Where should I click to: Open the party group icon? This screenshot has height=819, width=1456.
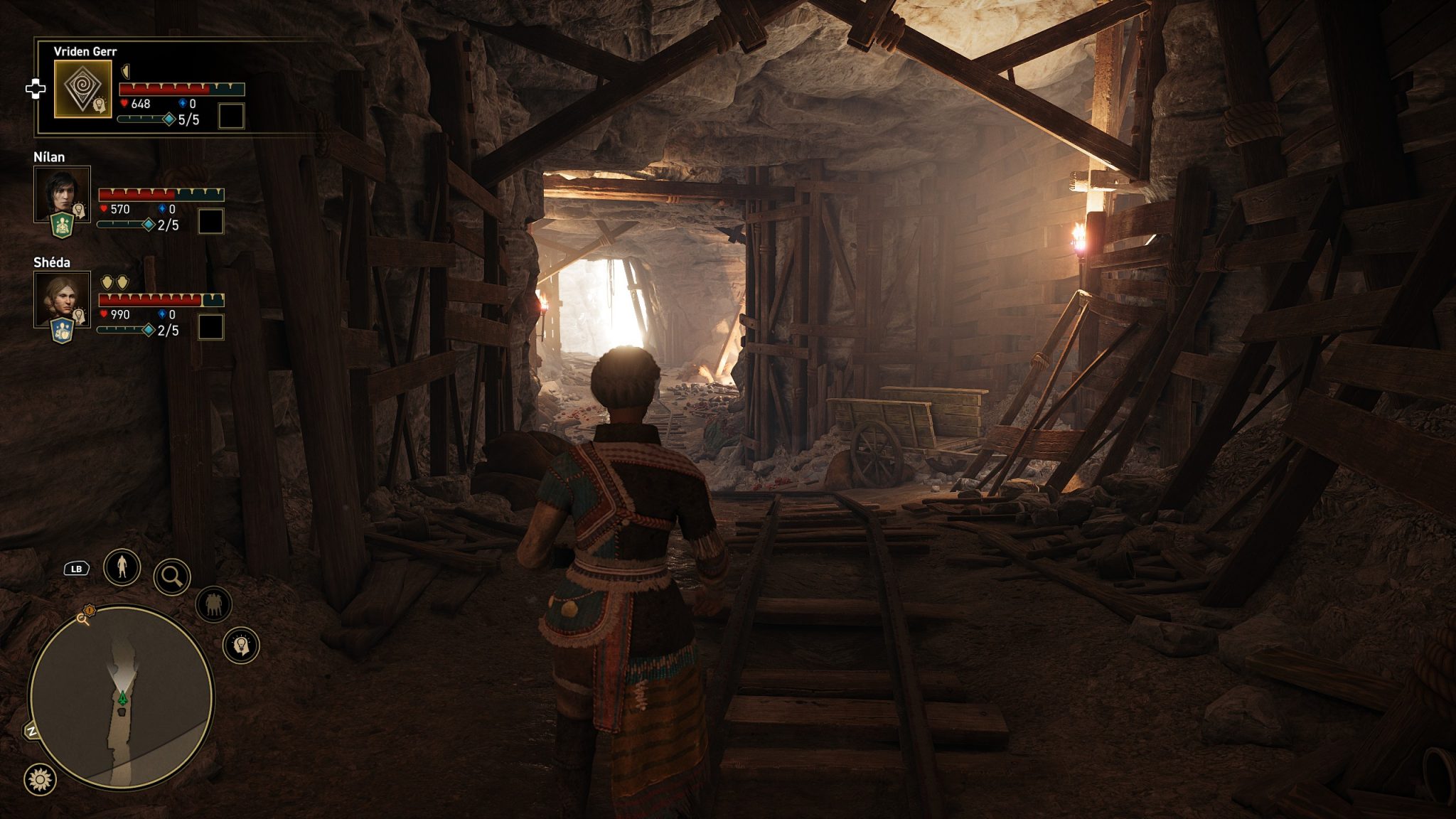[x=213, y=604]
